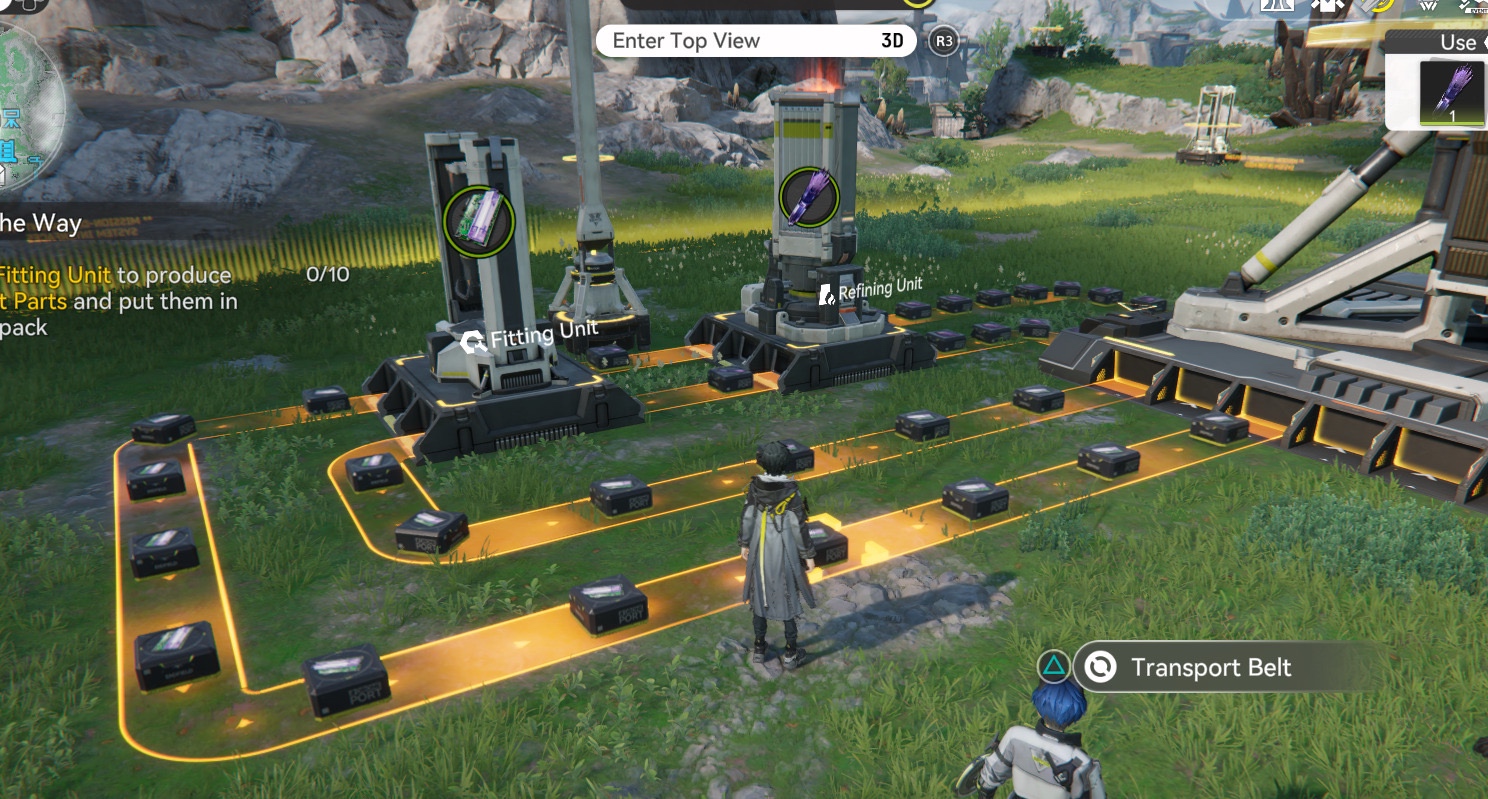Click the purple crystal icon above Refining Unit
The height and width of the screenshot is (799, 1488).
[808, 196]
